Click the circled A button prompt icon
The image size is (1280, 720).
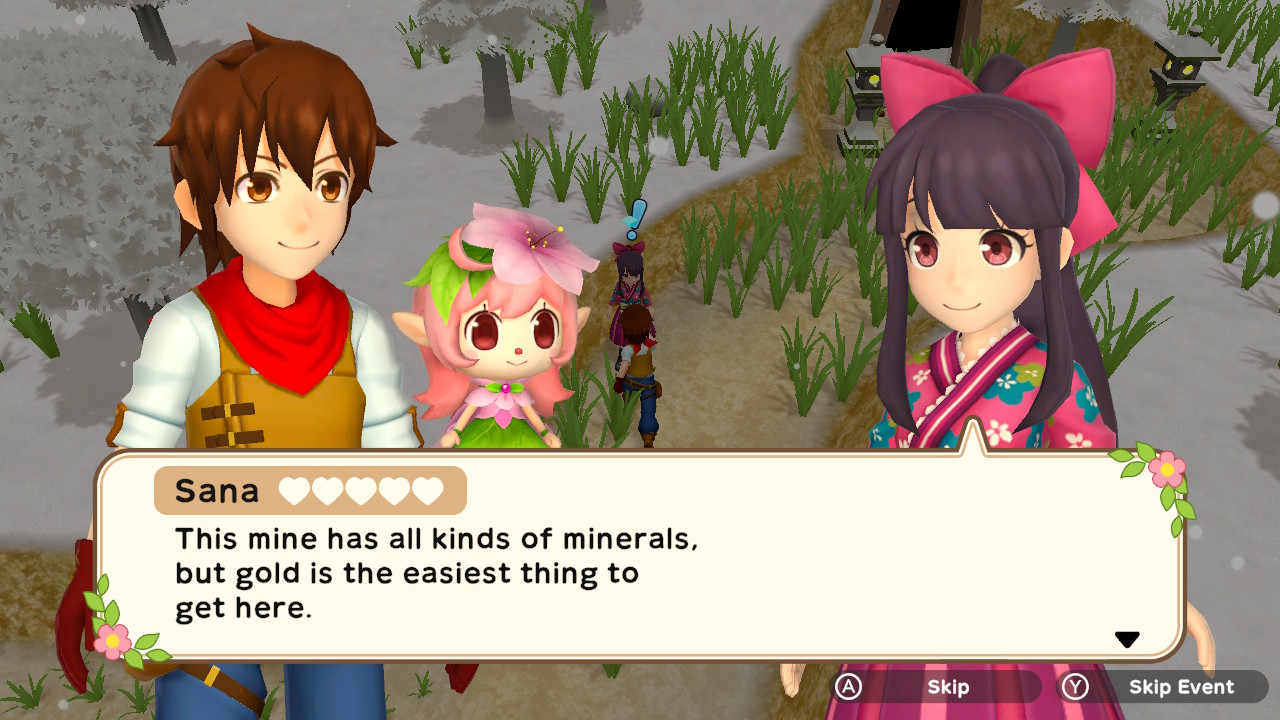pos(848,687)
